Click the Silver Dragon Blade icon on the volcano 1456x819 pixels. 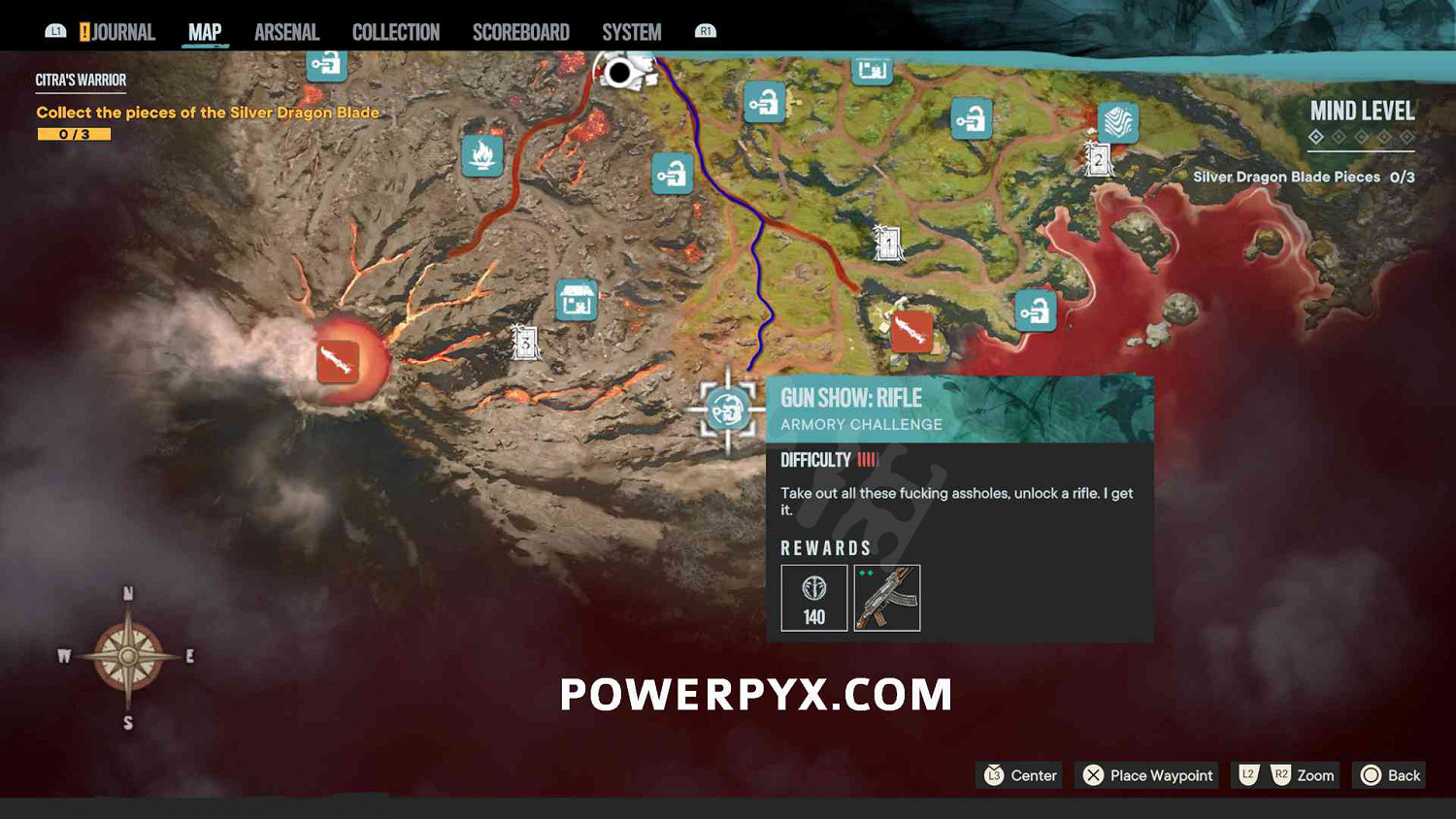pyautogui.click(x=338, y=360)
